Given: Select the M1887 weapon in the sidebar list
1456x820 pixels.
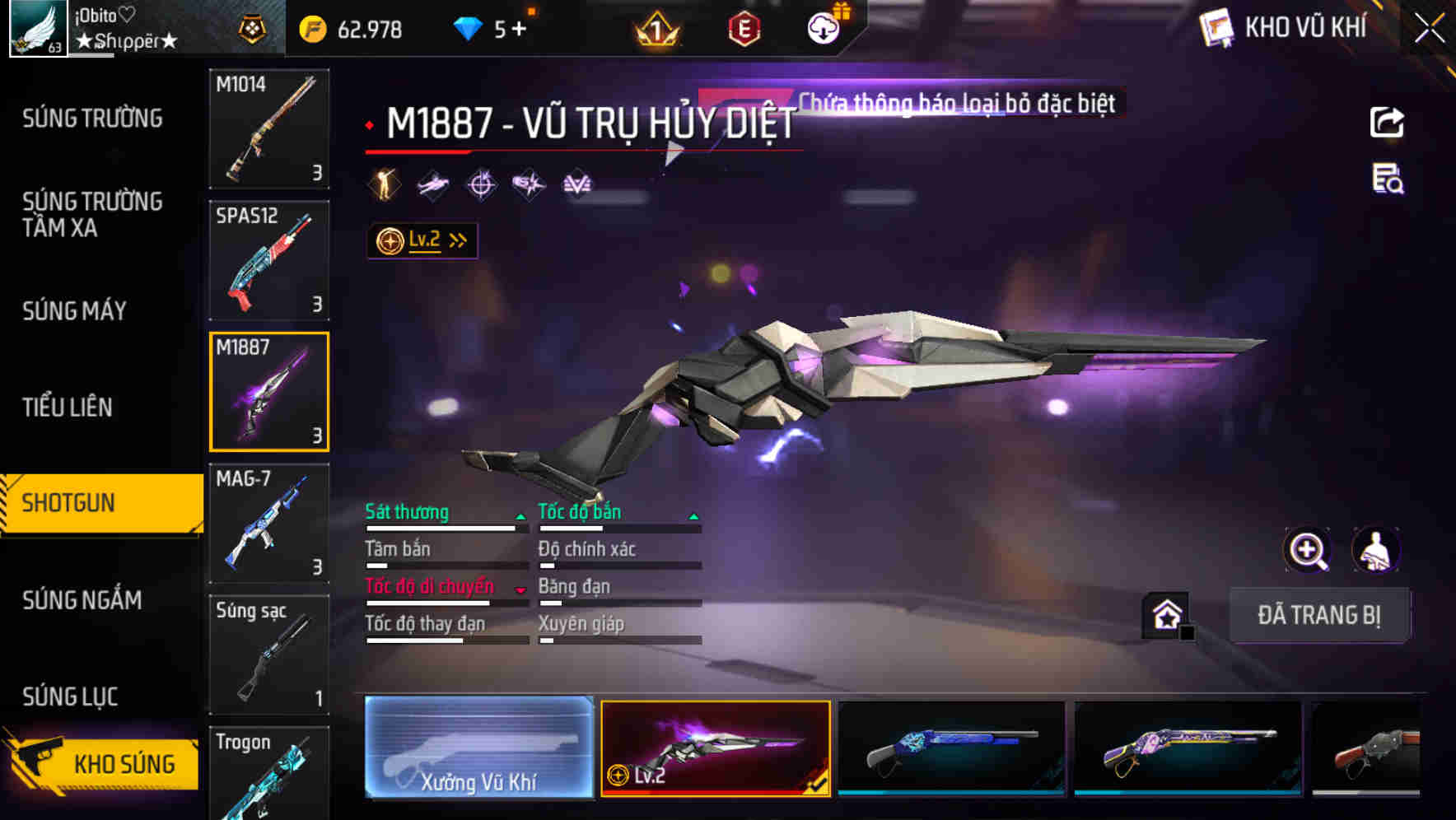Looking at the screenshot, I should coord(269,392).
